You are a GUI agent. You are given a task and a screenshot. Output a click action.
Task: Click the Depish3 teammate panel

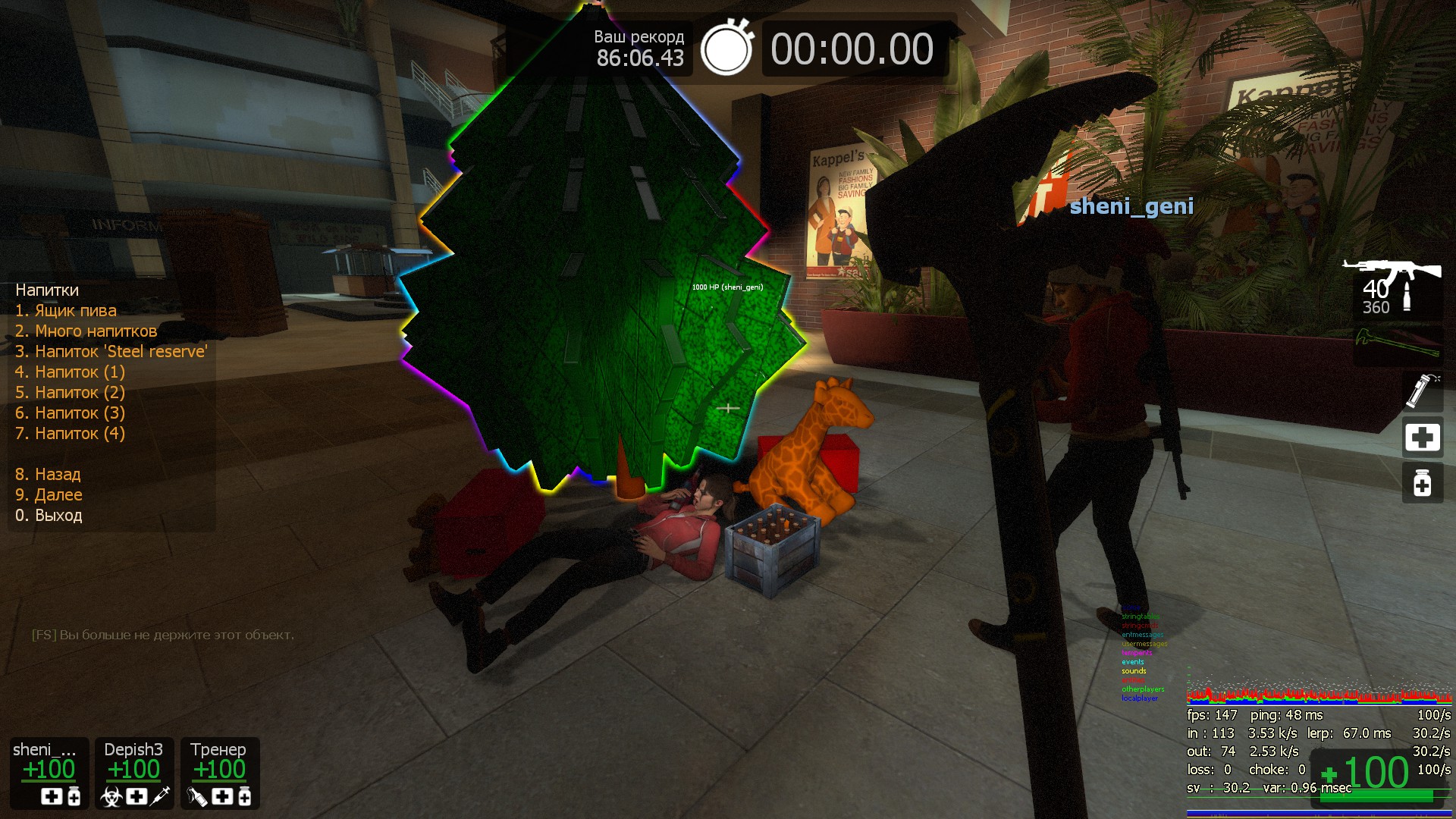(134, 773)
